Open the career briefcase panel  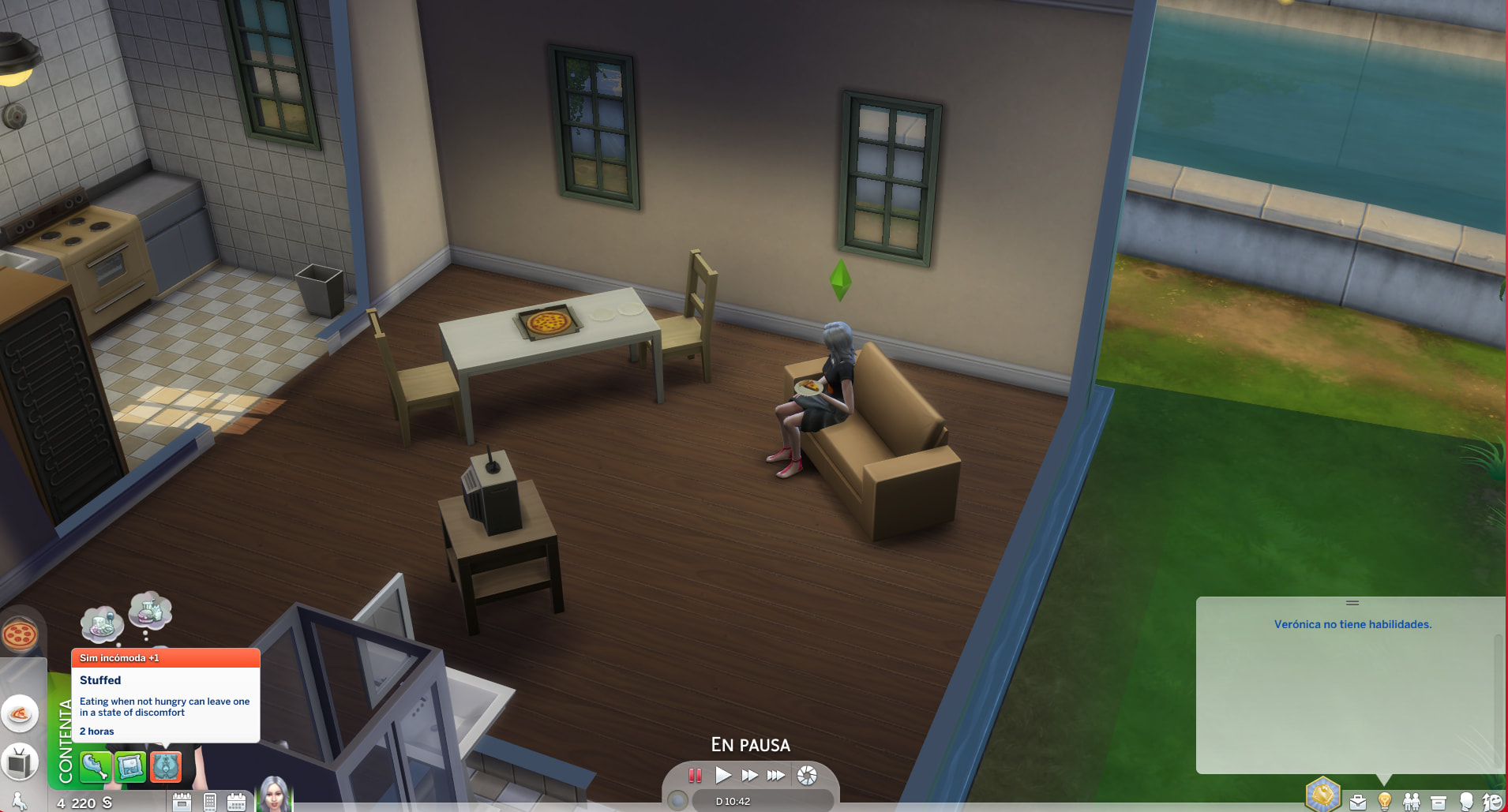(1358, 802)
